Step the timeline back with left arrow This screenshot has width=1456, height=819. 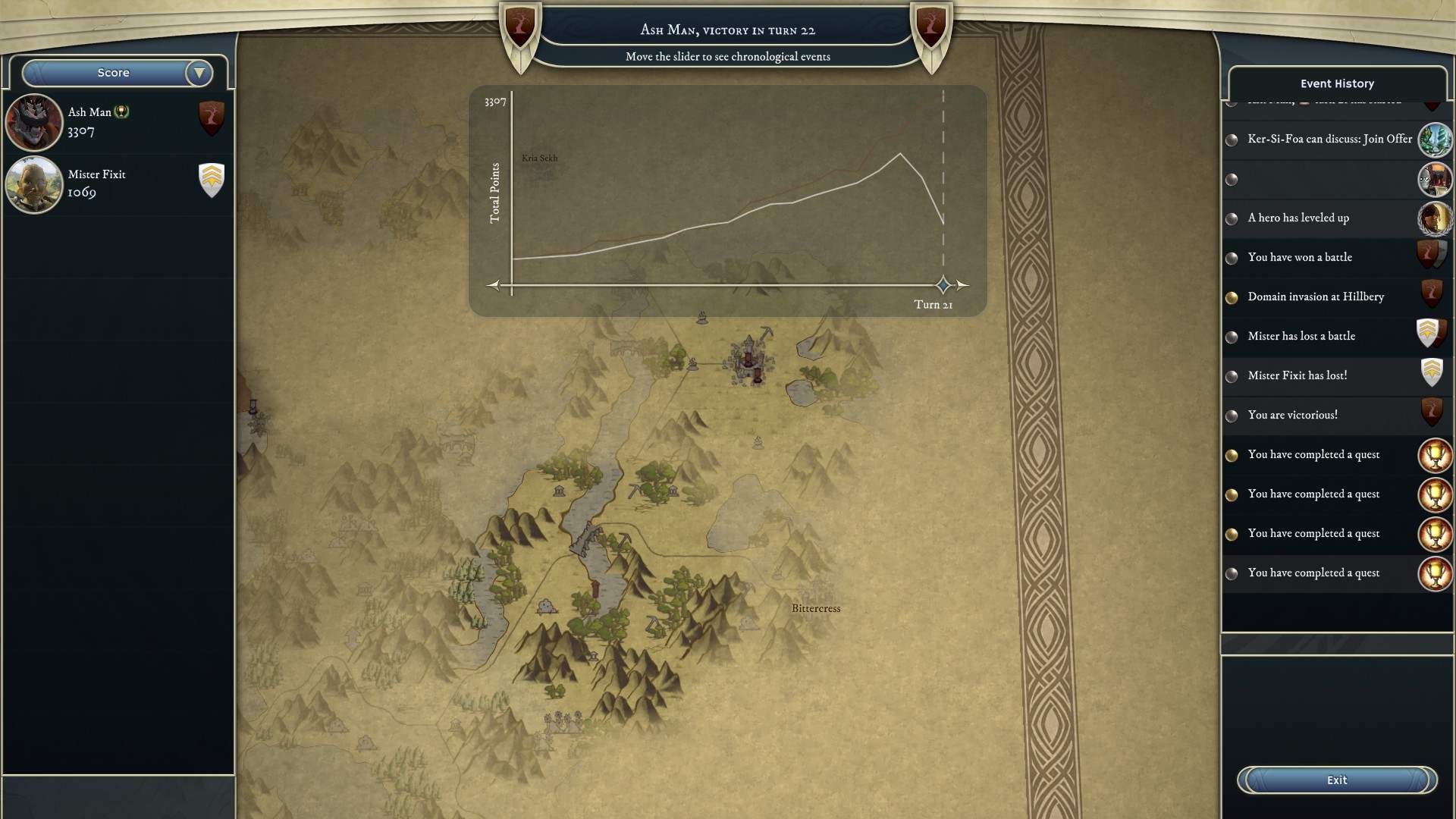point(494,285)
